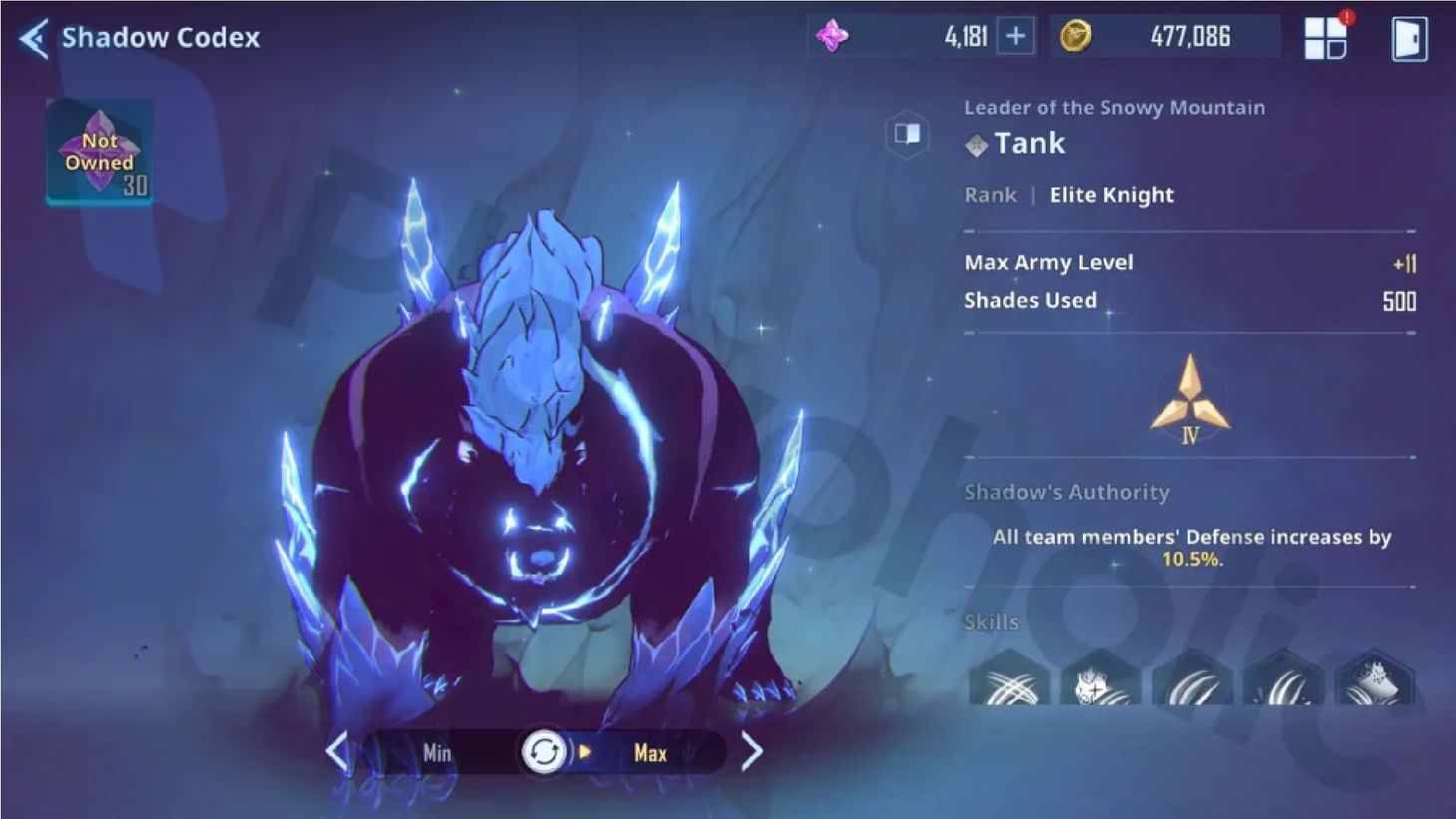Viewport: 1456px width, 819px height.
Task: Switch the shadow preview to Max
Action: (649, 753)
